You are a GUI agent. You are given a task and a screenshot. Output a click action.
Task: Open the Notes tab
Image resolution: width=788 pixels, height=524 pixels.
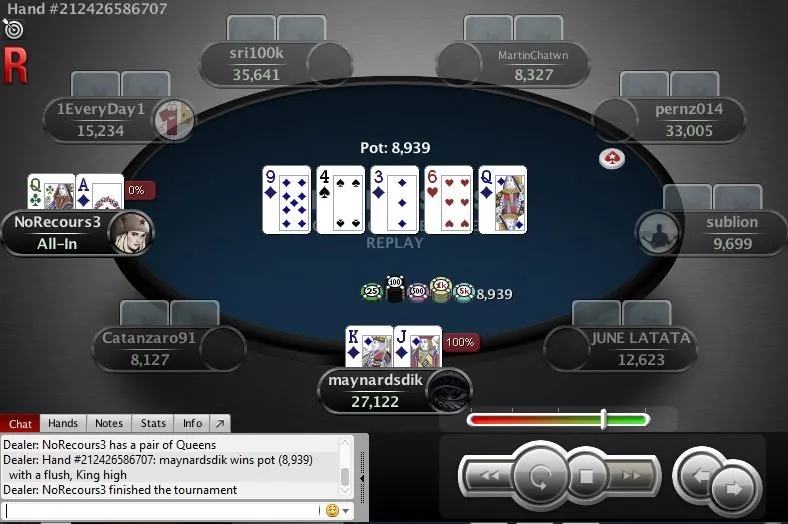pyautogui.click(x=108, y=424)
